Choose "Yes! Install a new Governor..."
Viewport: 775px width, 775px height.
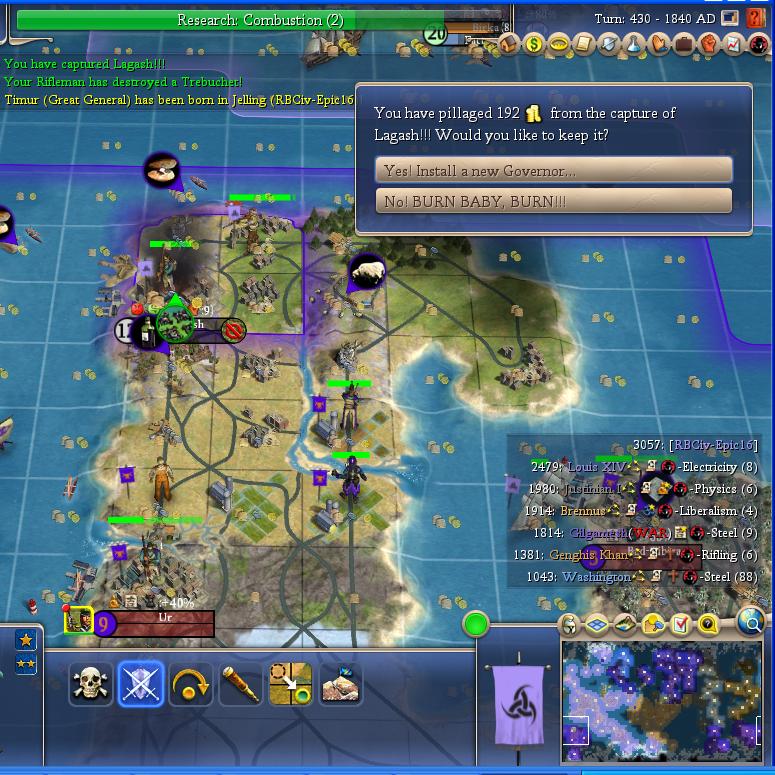[553, 170]
